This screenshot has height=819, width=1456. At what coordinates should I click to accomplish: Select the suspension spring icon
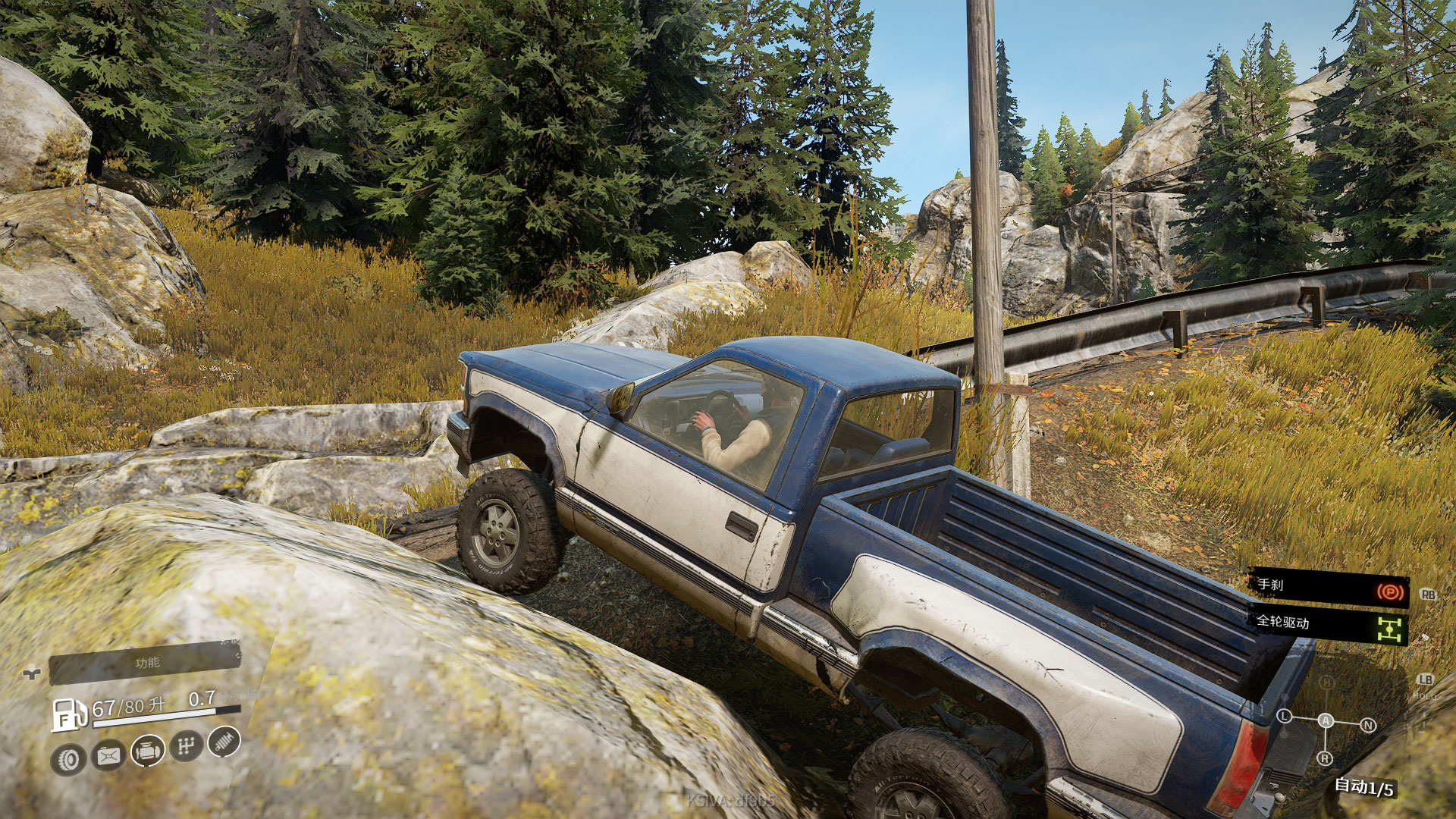(x=224, y=741)
